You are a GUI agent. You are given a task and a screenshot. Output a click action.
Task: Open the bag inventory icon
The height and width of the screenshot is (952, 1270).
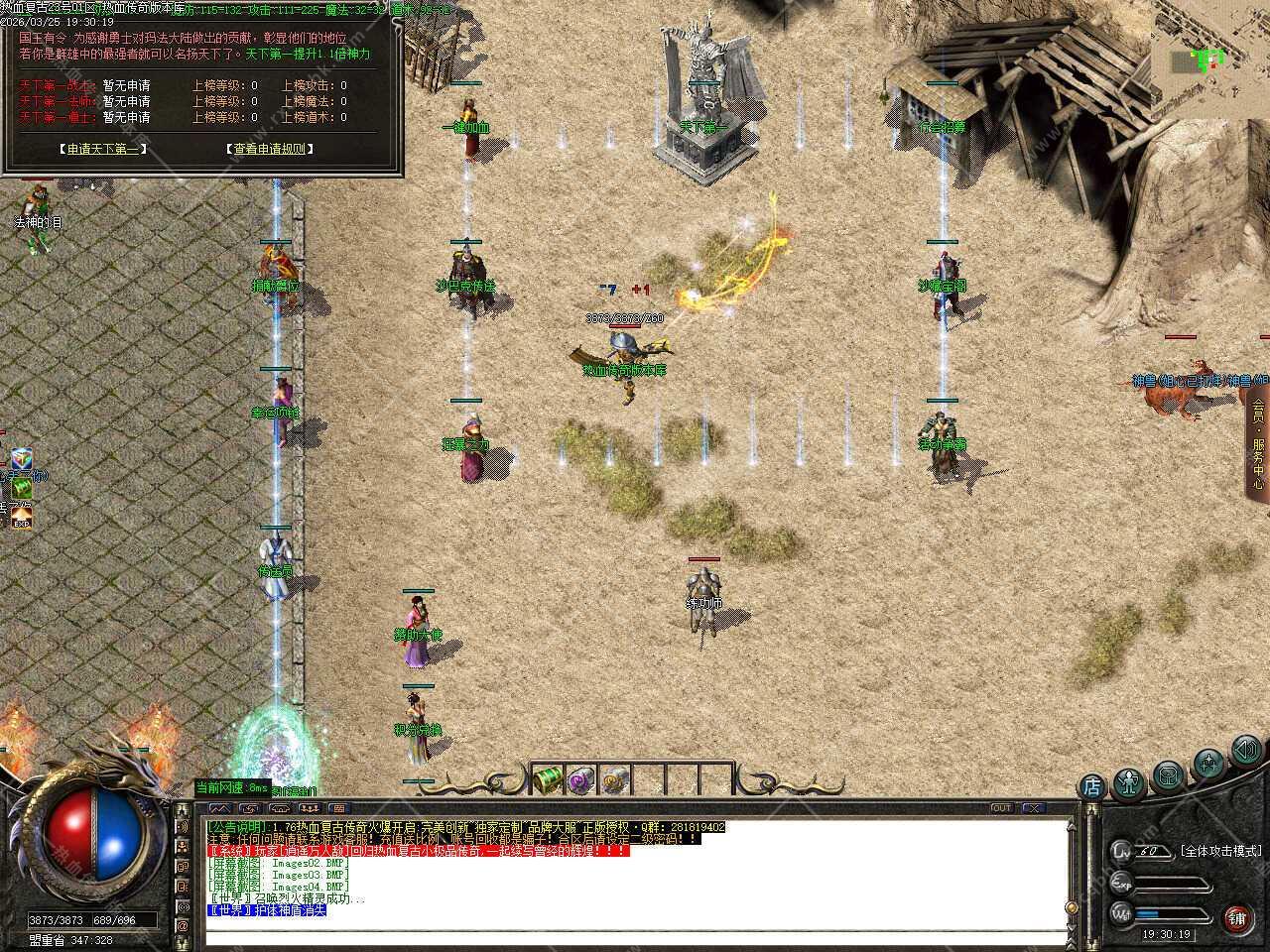[x=1169, y=774]
